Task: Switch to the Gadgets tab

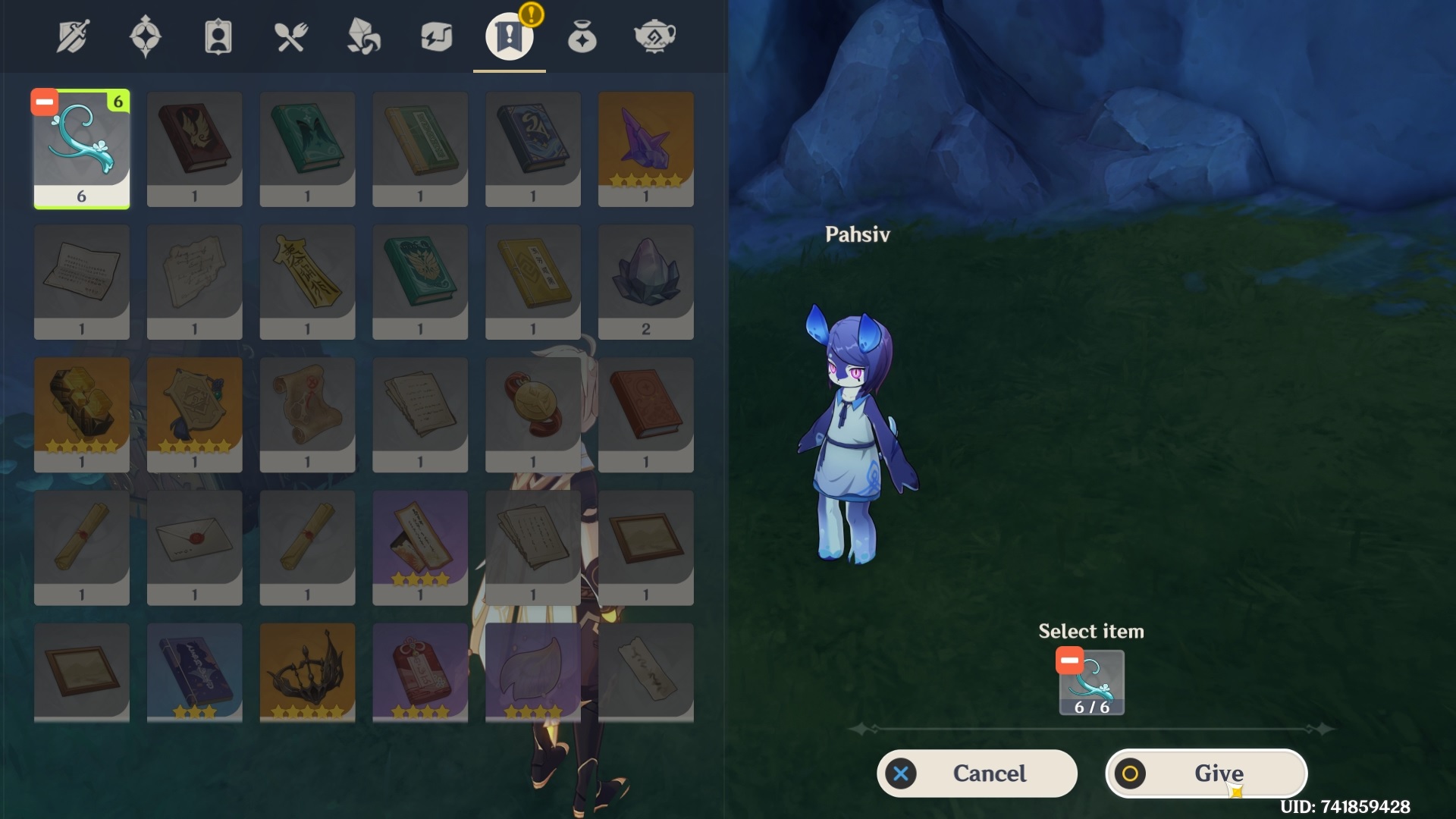Action: 436,36
